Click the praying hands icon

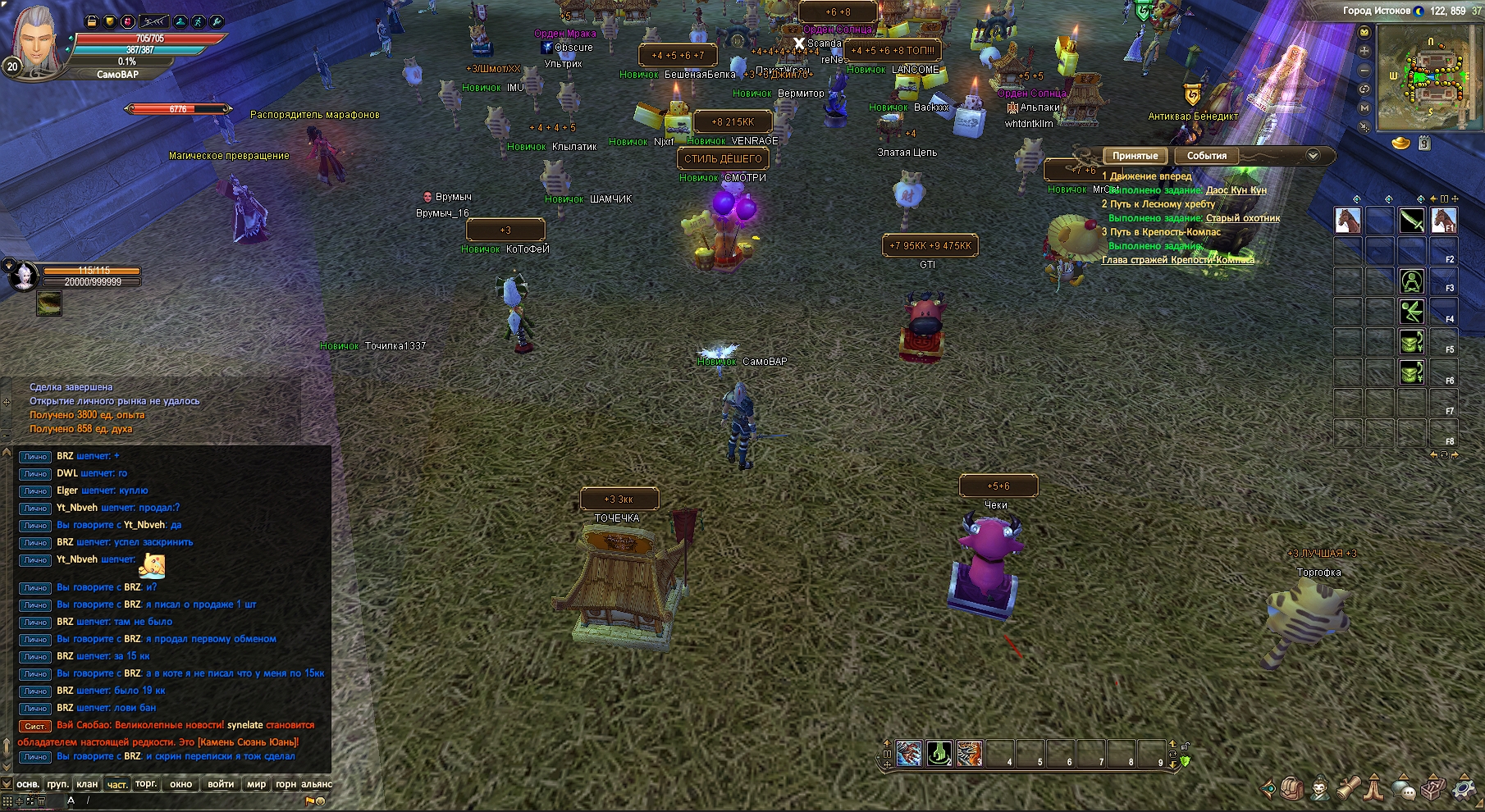1375,789
